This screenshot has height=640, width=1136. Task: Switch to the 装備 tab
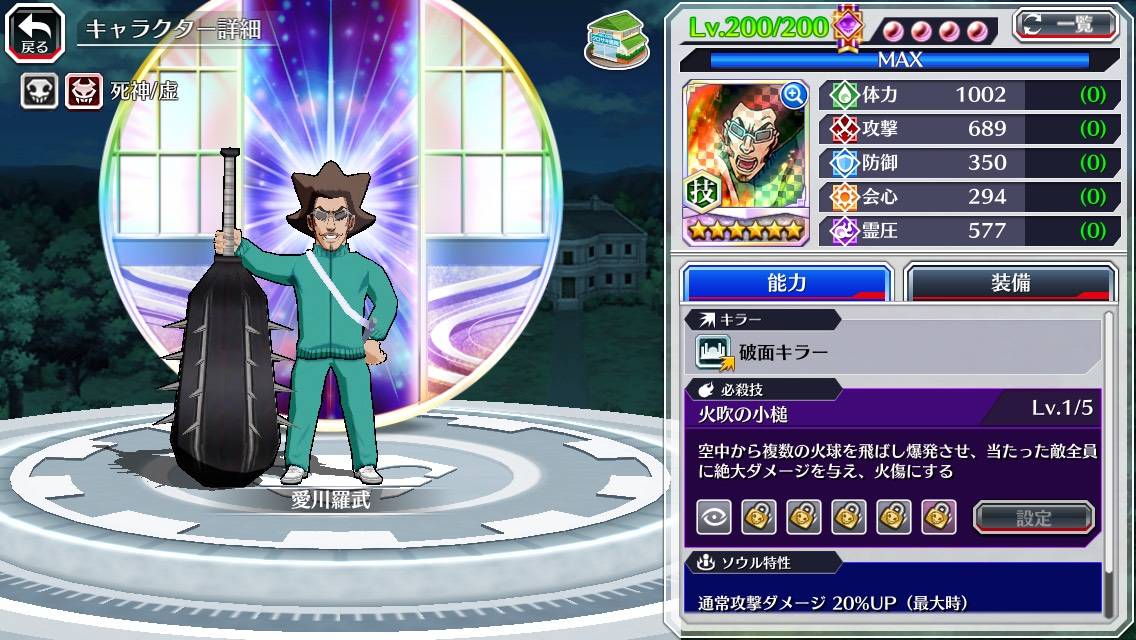[x=1010, y=283]
